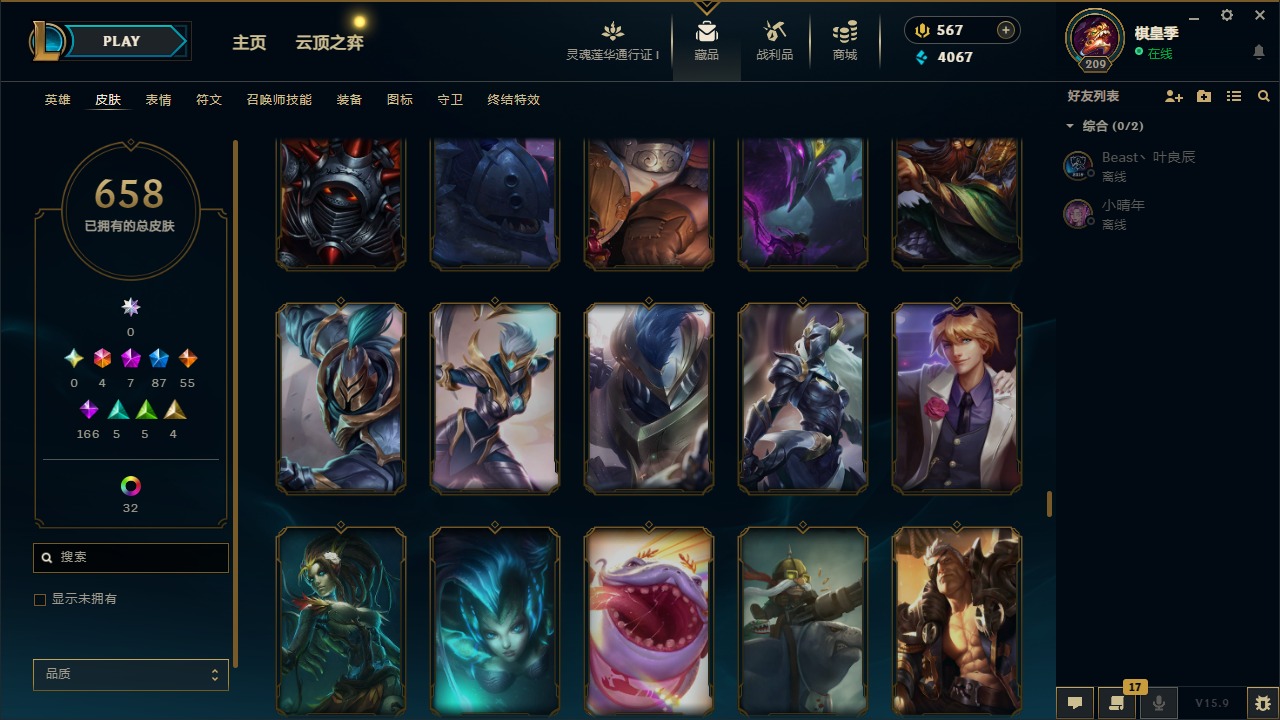Screen dimensions: 1280x720
Task: Switch to the 表情 emotes tab
Action: (x=158, y=100)
